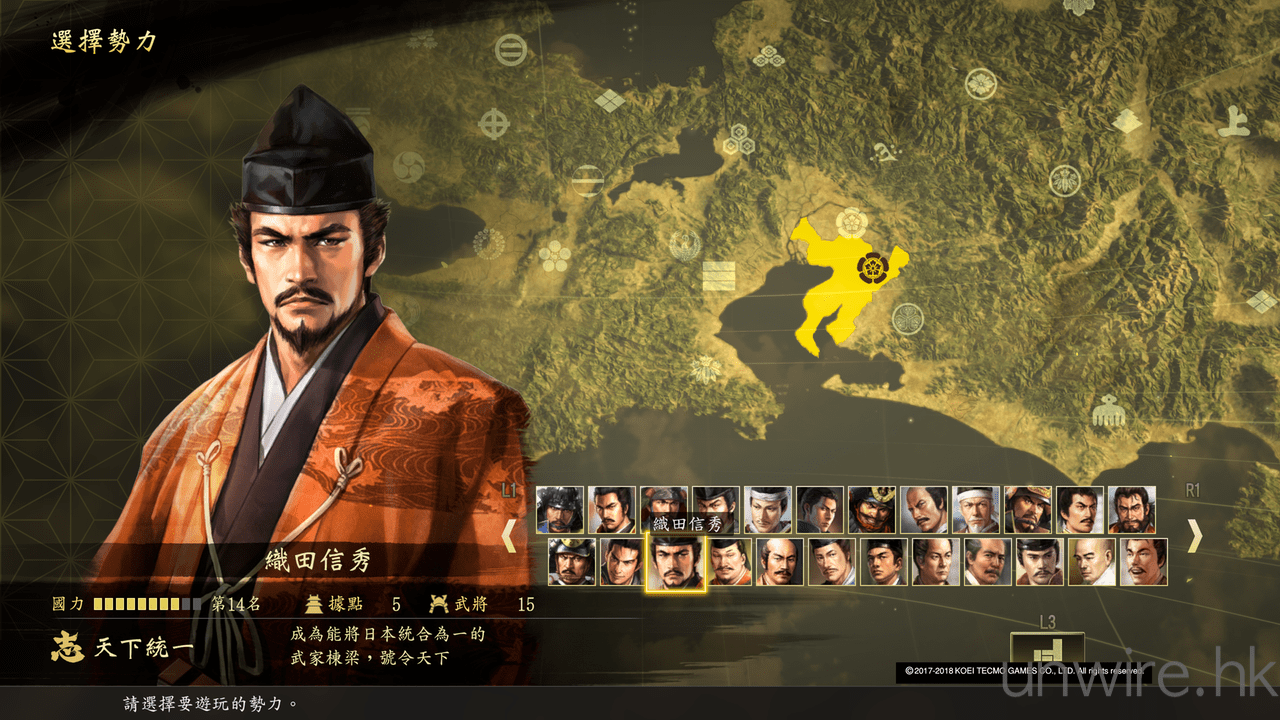Viewport: 1280px width, 720px height.
Task: Choose the 上 character clan crest
Action: pos(1233,121)
